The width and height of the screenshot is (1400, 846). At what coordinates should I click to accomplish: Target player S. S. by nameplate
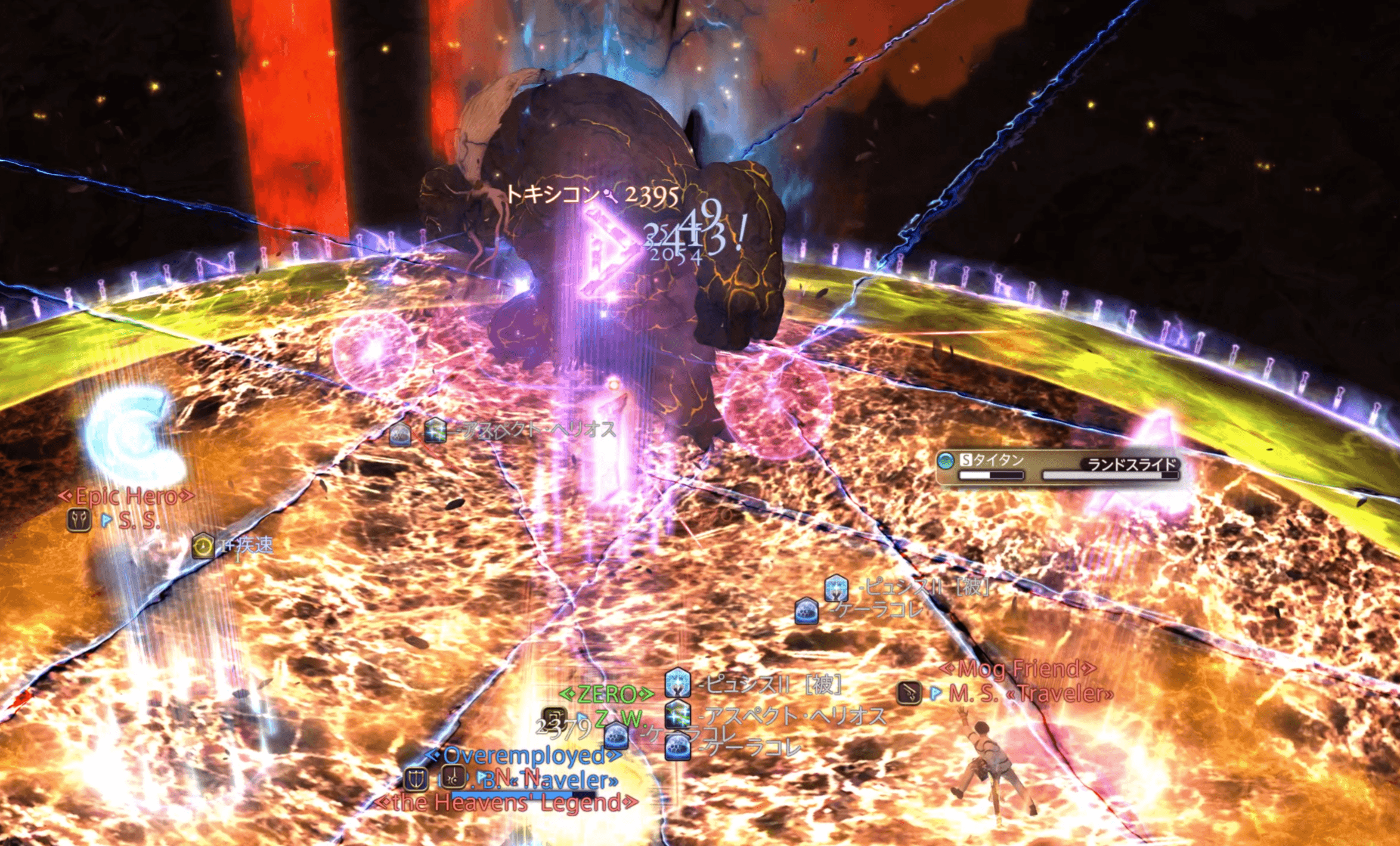139,521
